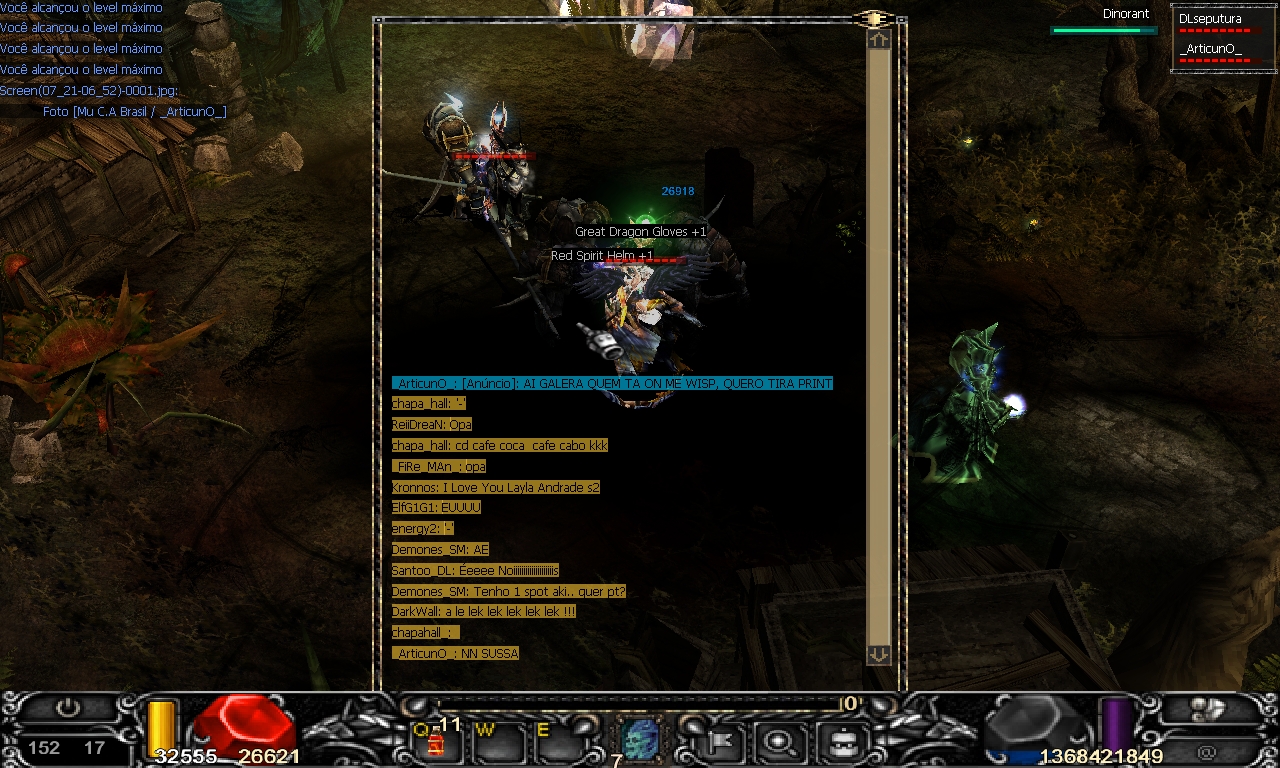Image resolution: width=1280 pixels, height=768 pixels.
Task: Click the power button on the HUD
Action: click(x=67, y=708)
